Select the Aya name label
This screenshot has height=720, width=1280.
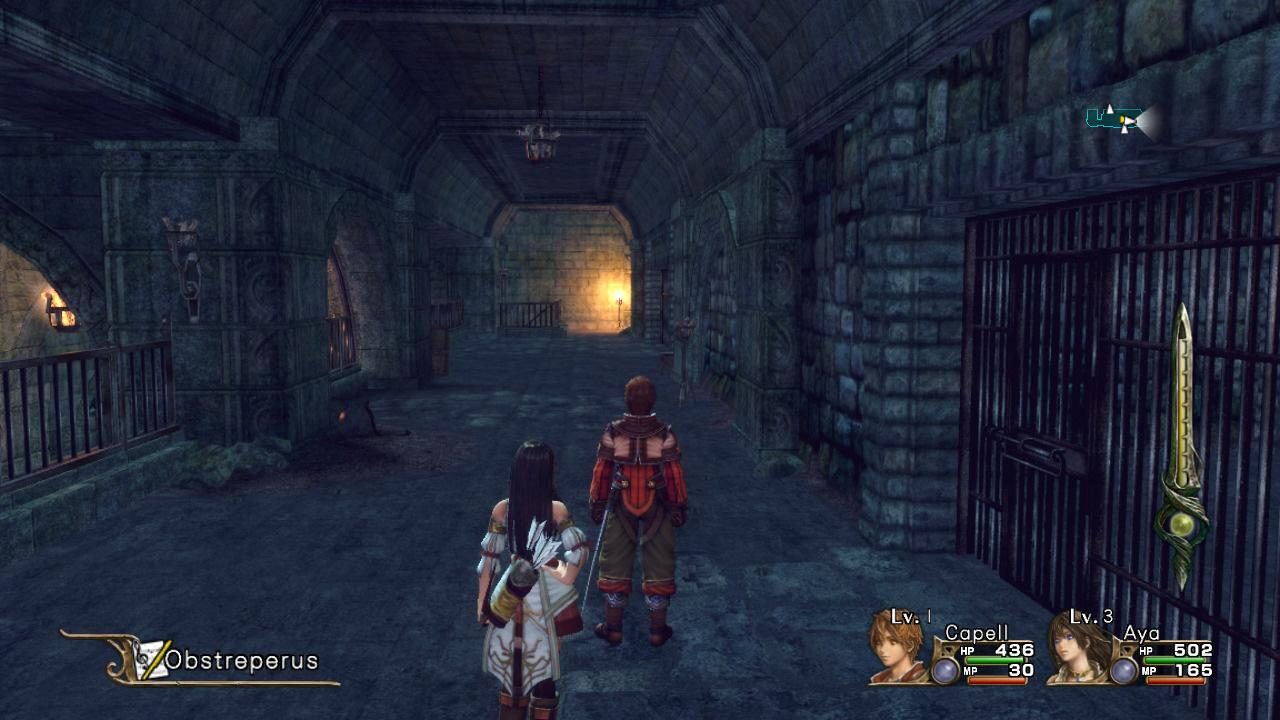[1143, 633]
